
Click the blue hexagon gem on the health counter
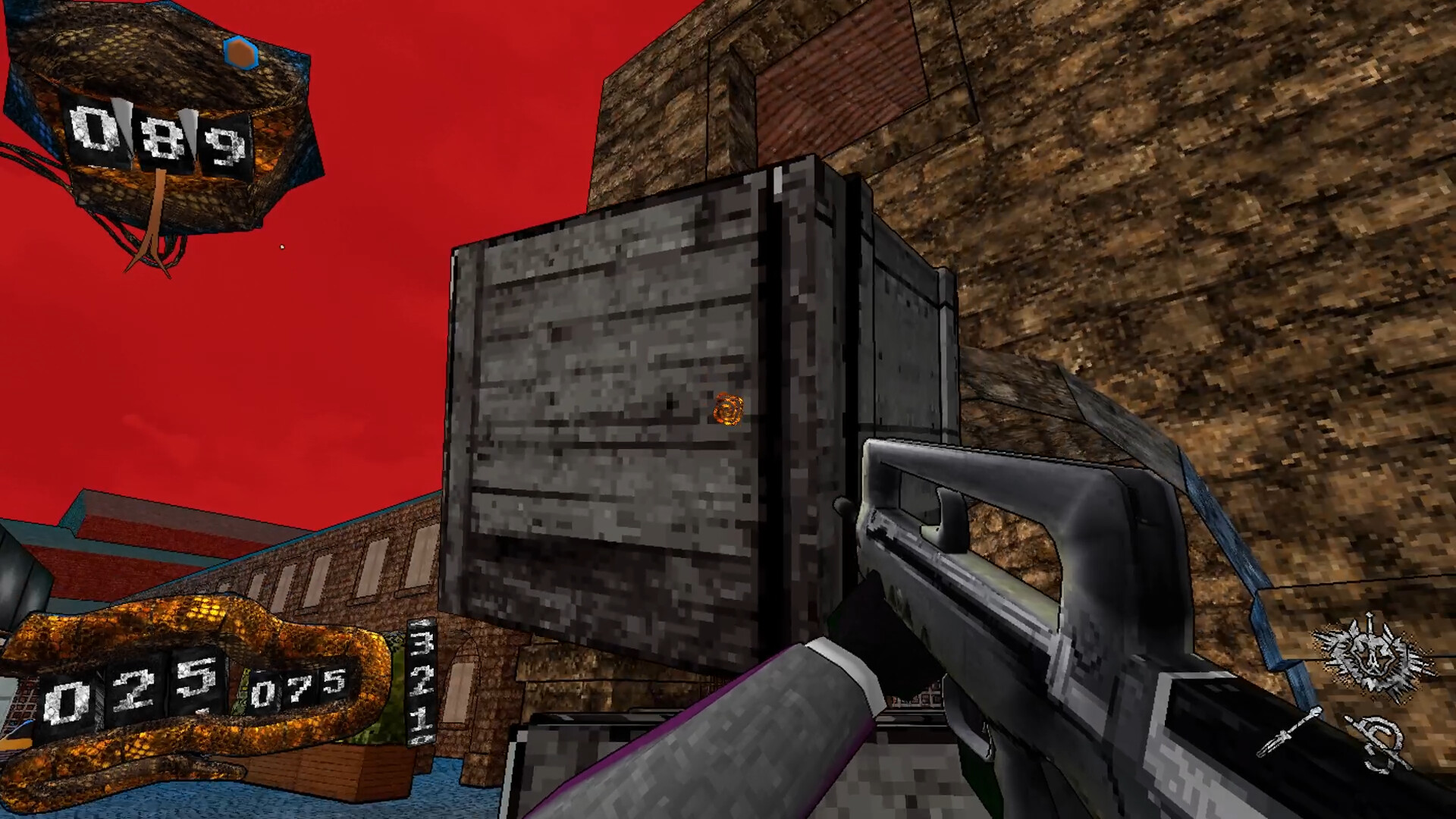tap(240, 53)
